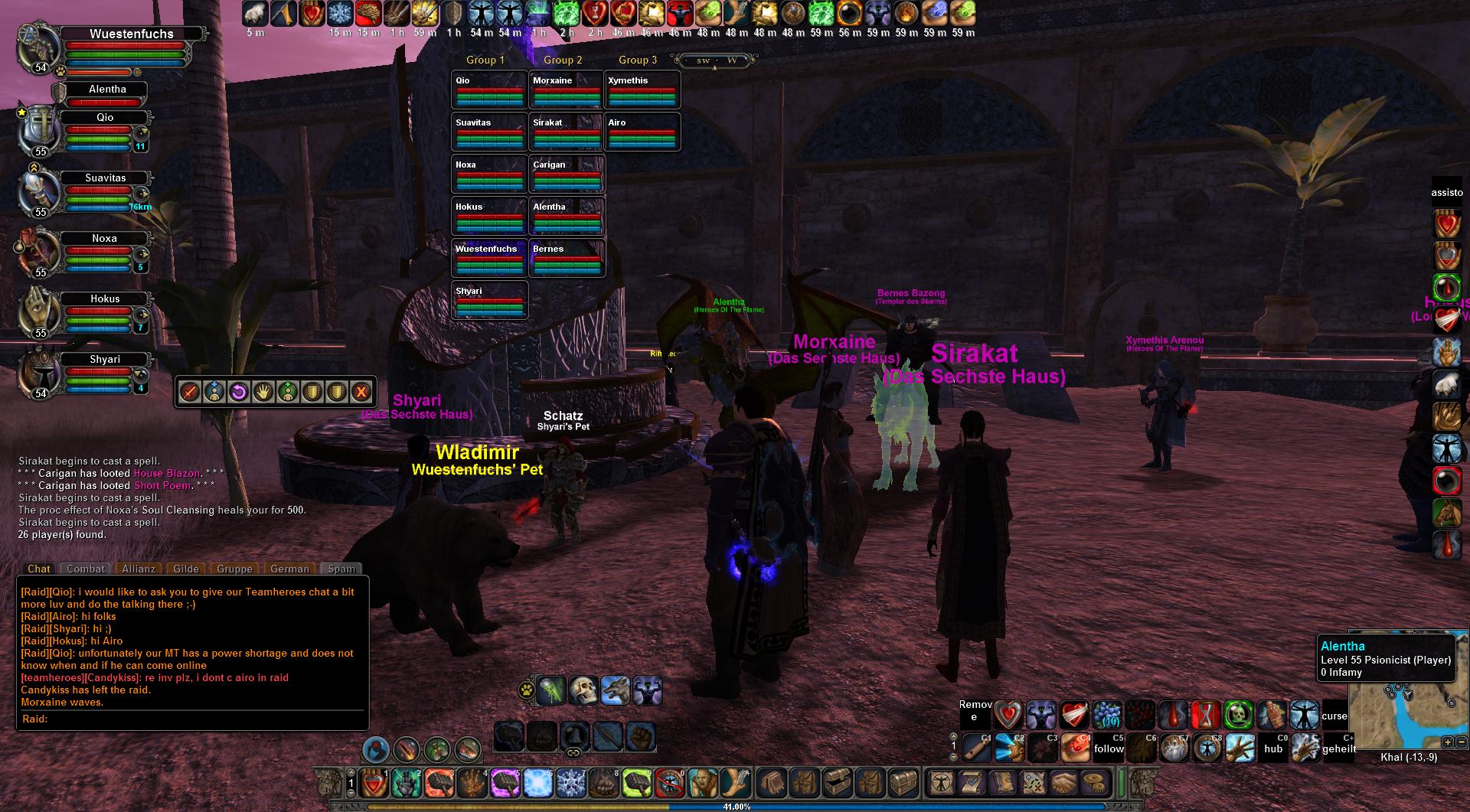The image size is (1470, 812).
Task: Select Xymethis in the Group 3 column
Action: point(642,89)
